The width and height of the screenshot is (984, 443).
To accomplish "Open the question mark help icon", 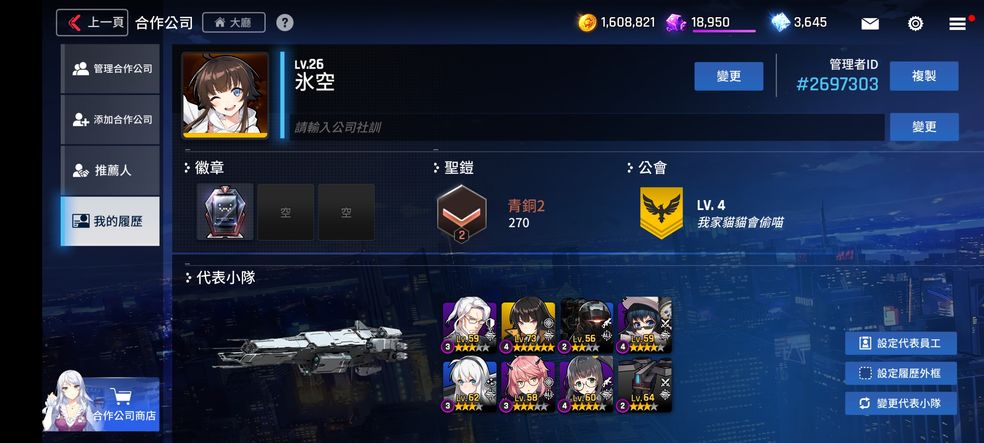I will coord(285,22).
